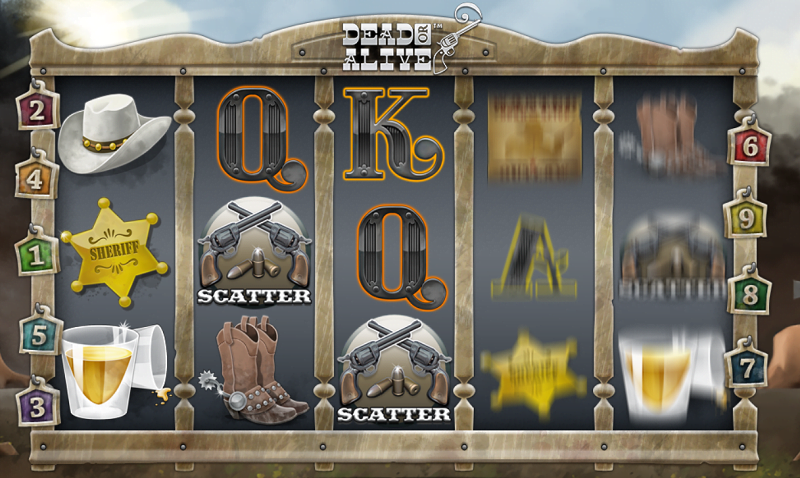The image size is (800, 478).
Task: Select the purple payline 3 tag
Action: (37, 405)
